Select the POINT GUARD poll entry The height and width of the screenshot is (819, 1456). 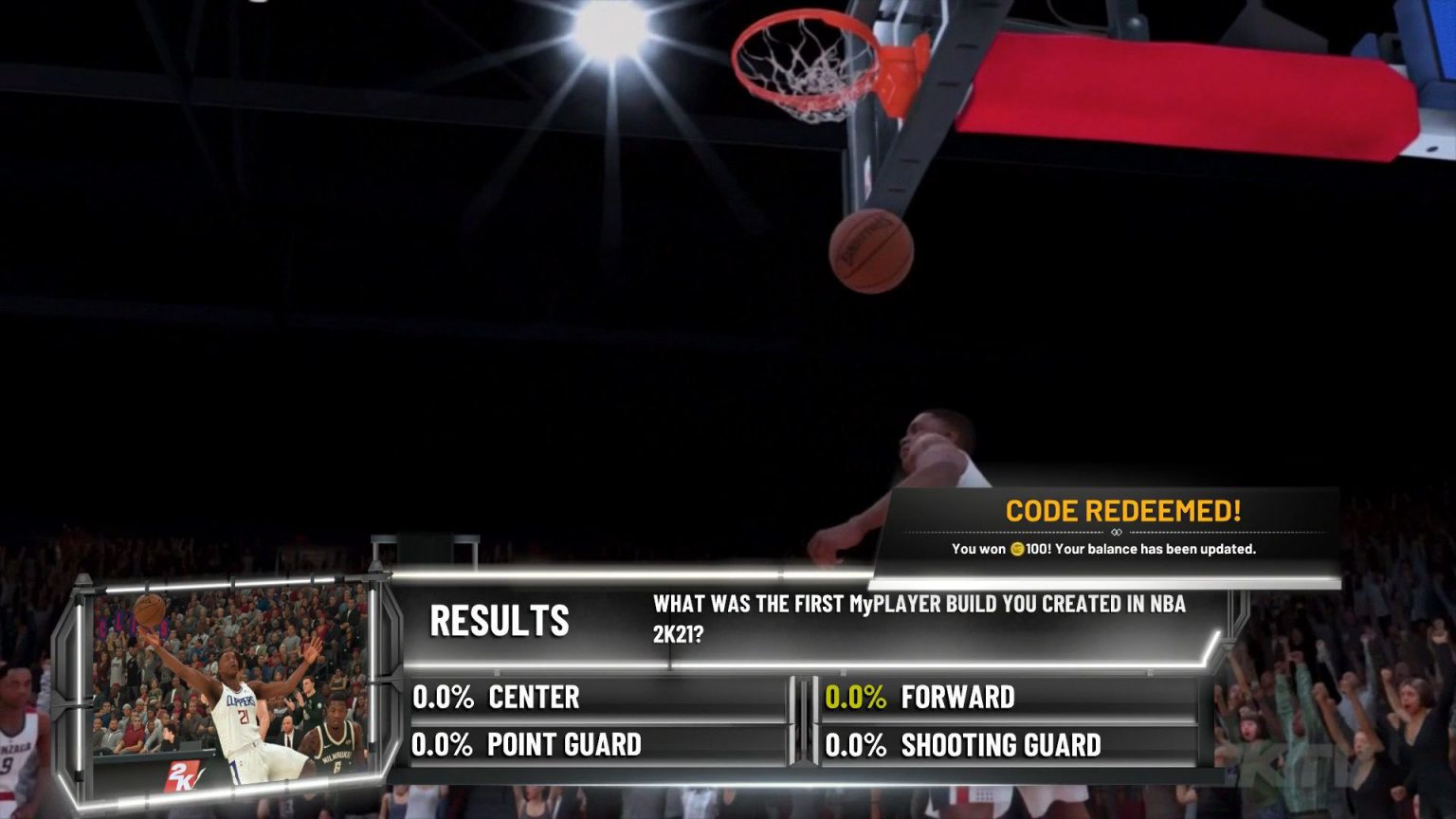tap(562, 745)
